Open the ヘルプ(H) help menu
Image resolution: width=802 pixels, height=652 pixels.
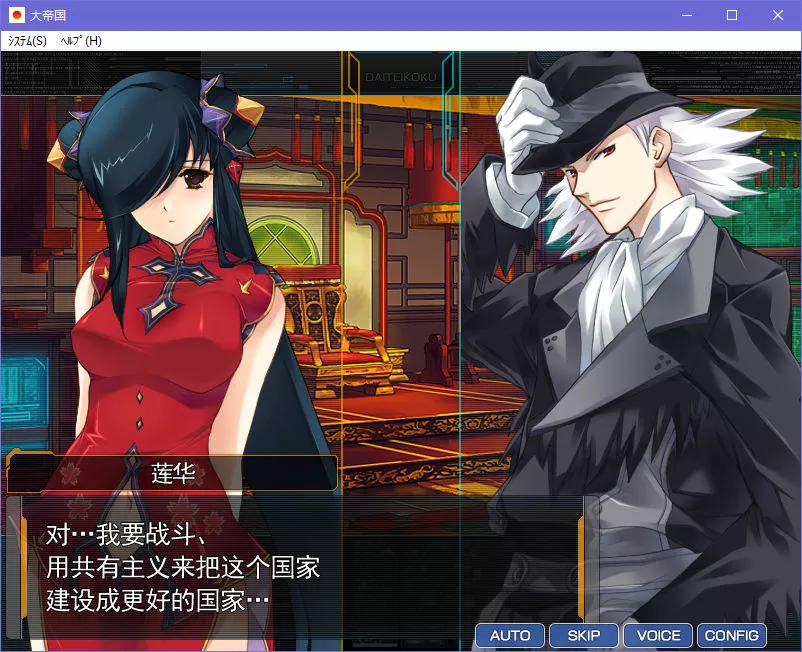(x=81, y=41)
